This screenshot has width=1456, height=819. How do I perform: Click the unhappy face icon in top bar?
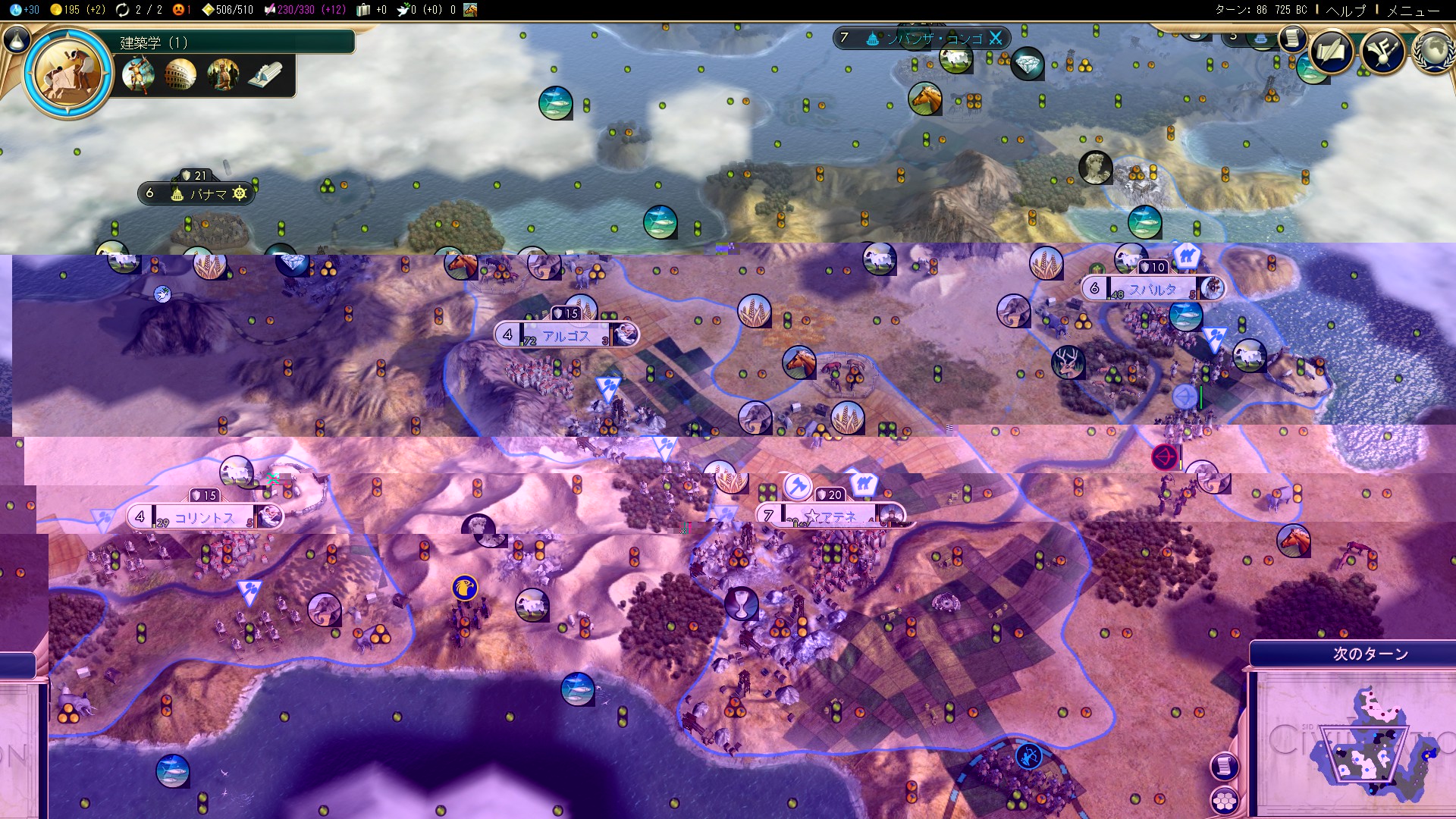tap(180, 10)
